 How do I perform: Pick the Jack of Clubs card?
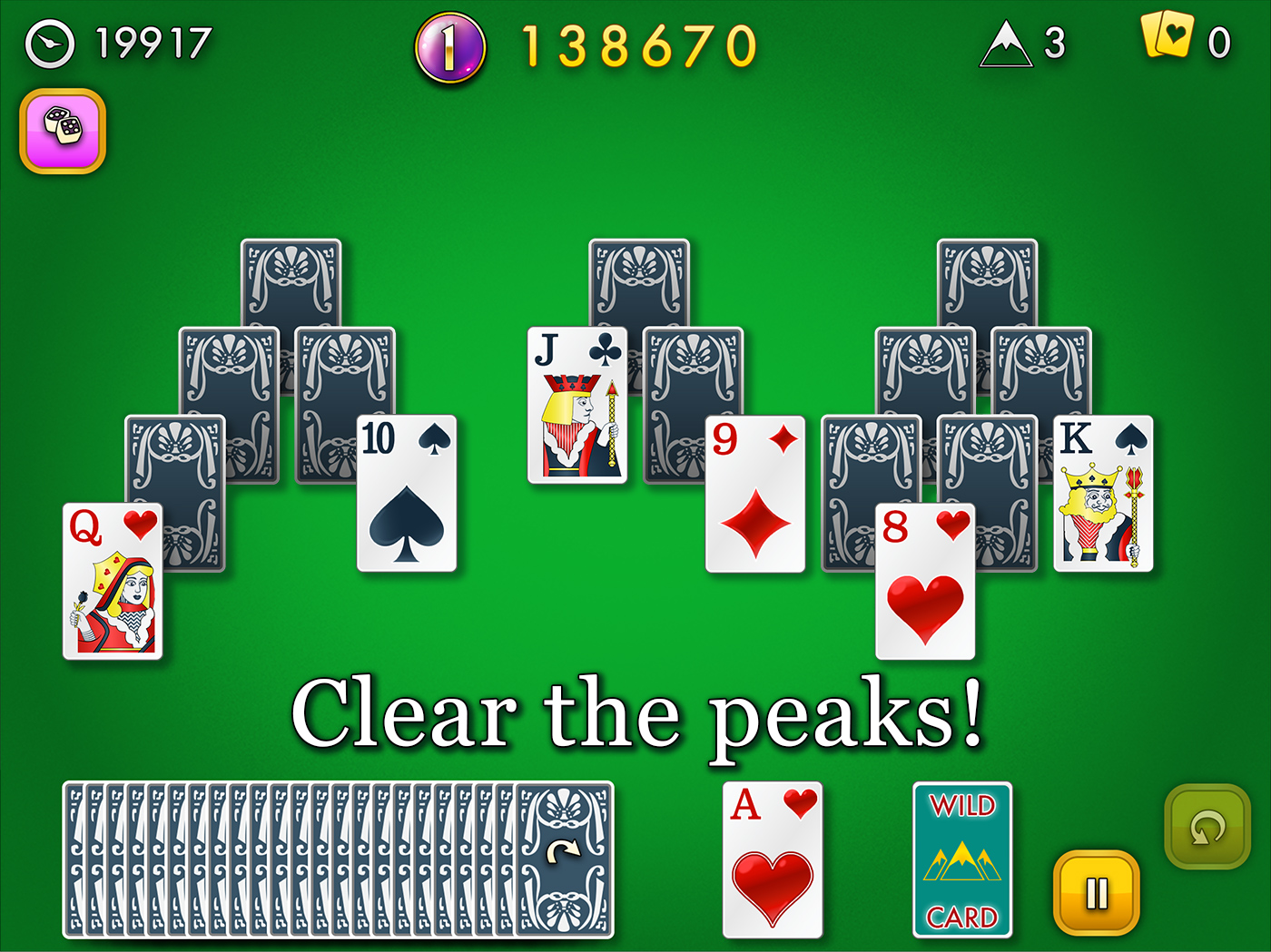click(576, 406)
